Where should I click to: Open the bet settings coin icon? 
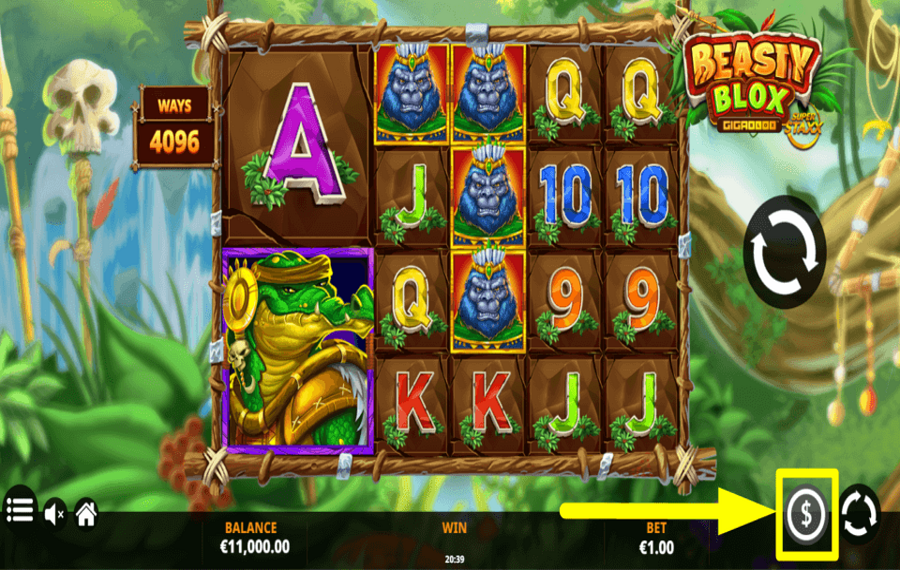[805, 514]
